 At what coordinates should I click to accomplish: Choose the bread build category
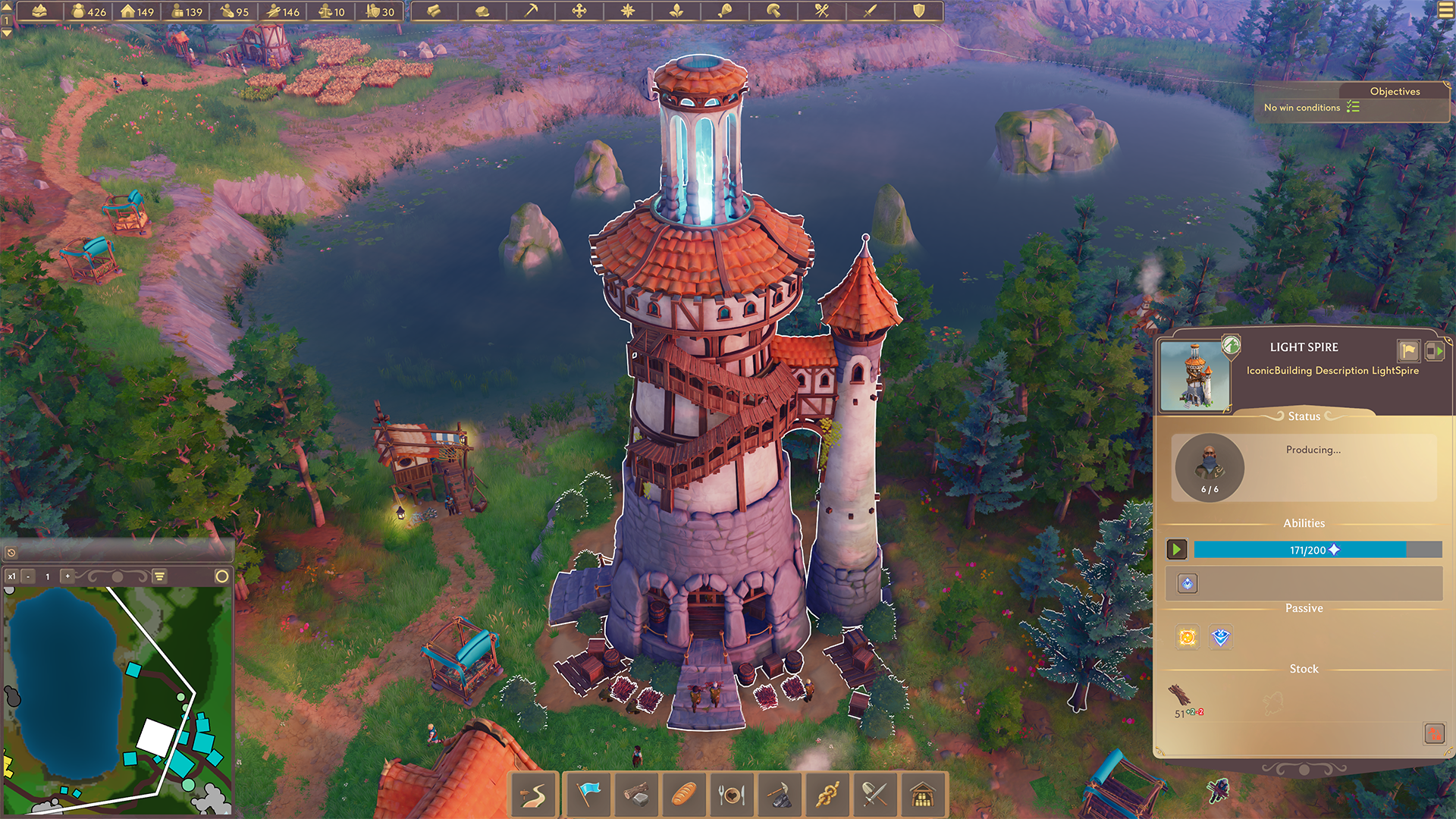click(684, 795)
